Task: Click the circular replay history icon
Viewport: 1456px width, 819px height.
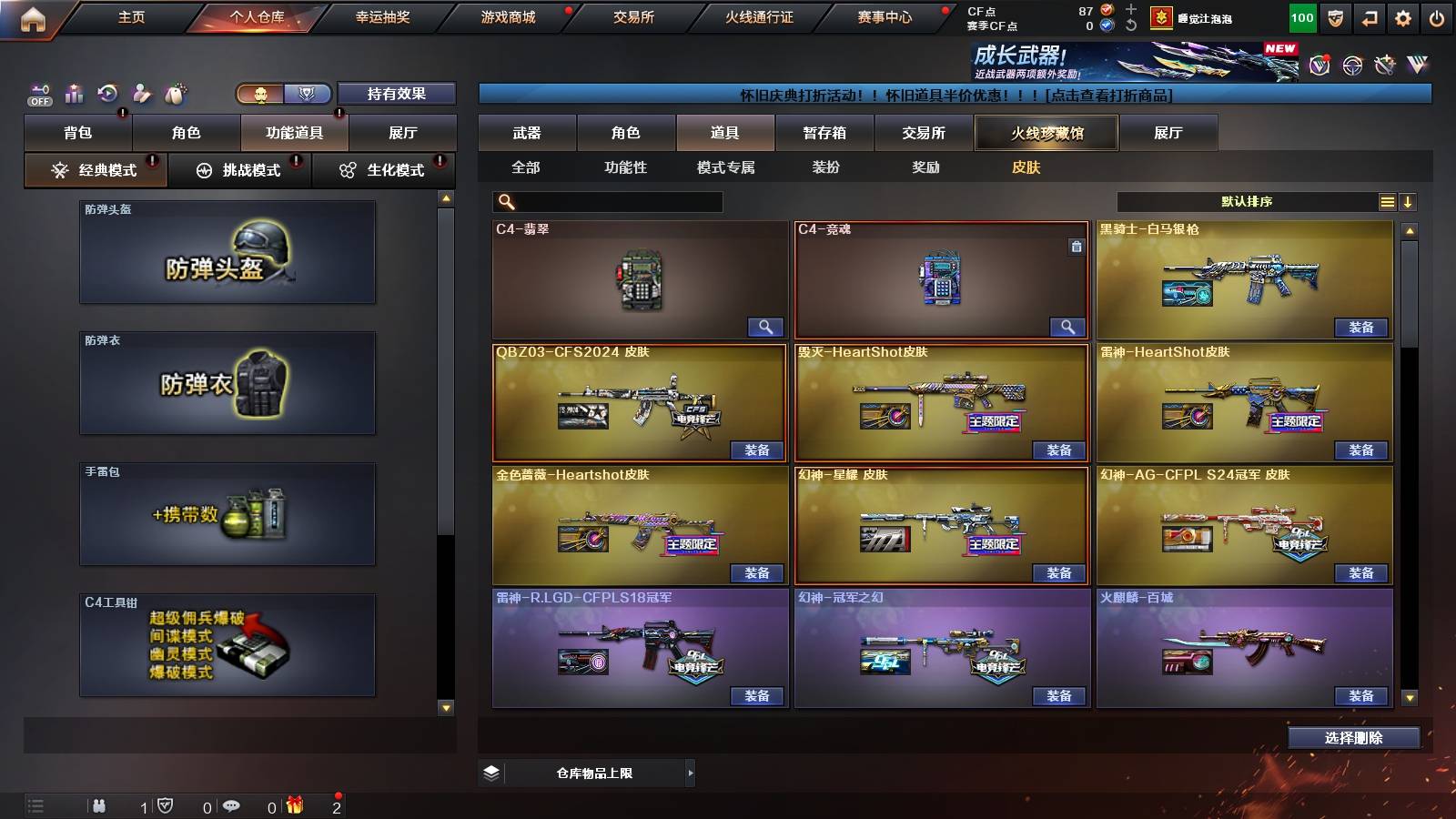Action: [109, 94]
